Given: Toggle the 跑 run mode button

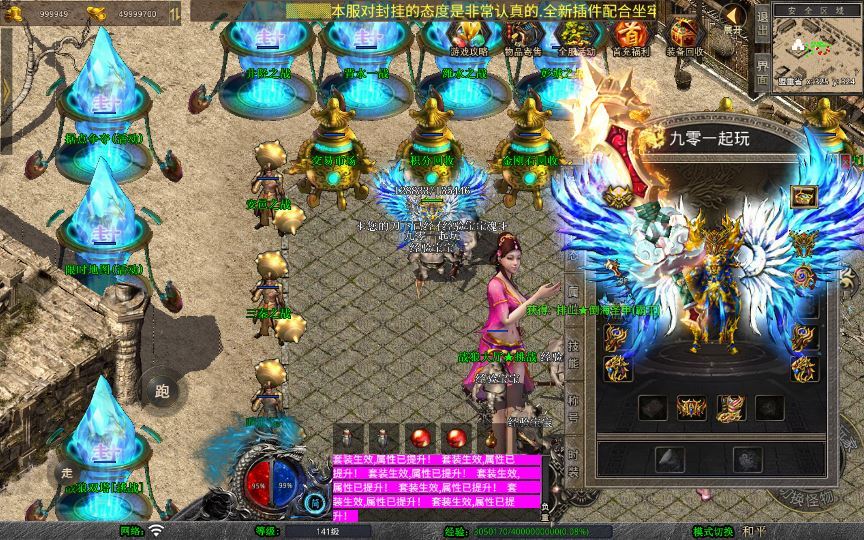Looking at the screenshot, I should (162, 391).
